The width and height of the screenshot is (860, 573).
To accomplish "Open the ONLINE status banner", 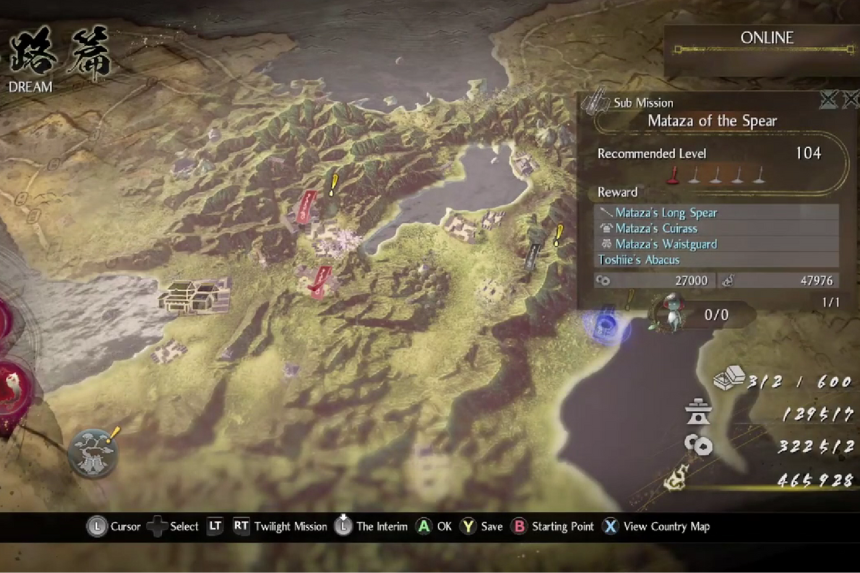I will (766, 39).
